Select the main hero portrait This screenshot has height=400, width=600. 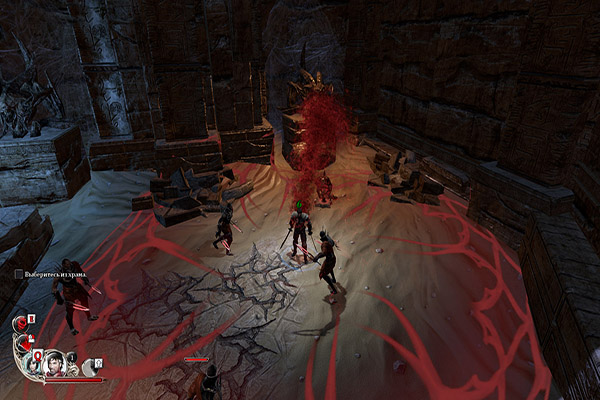point(55,364)
